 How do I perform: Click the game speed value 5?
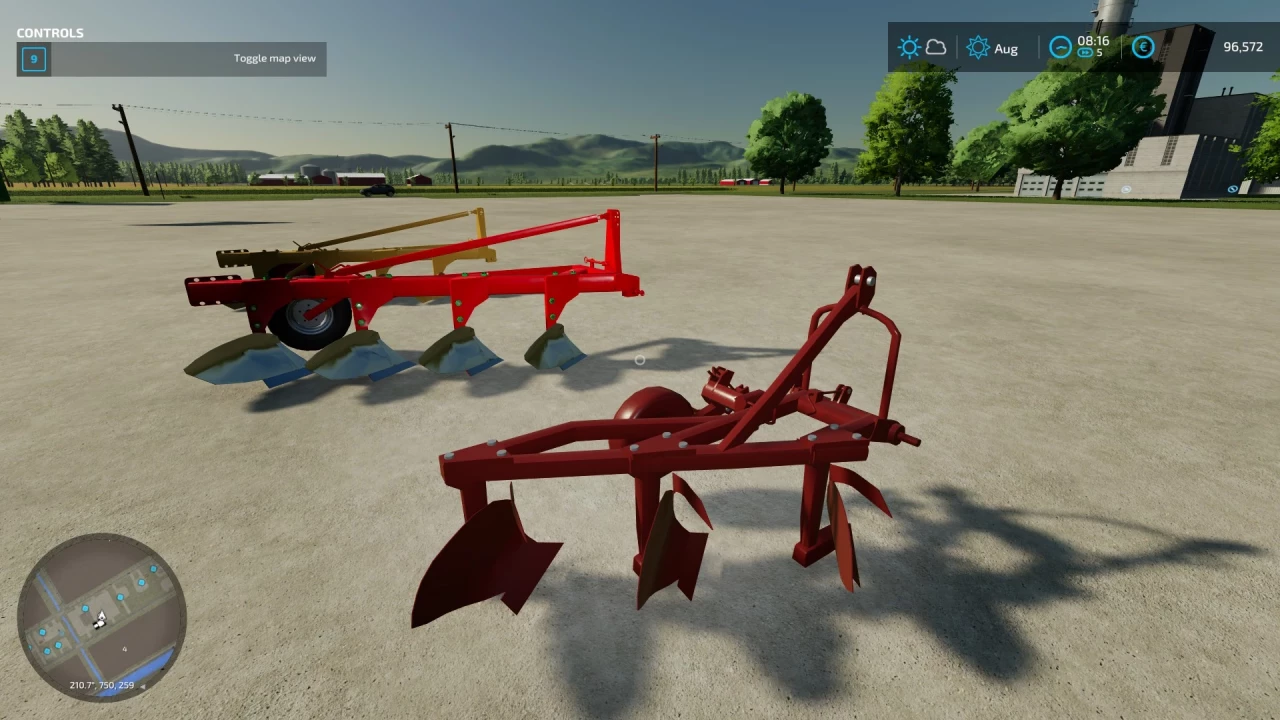click(1097, 54)
